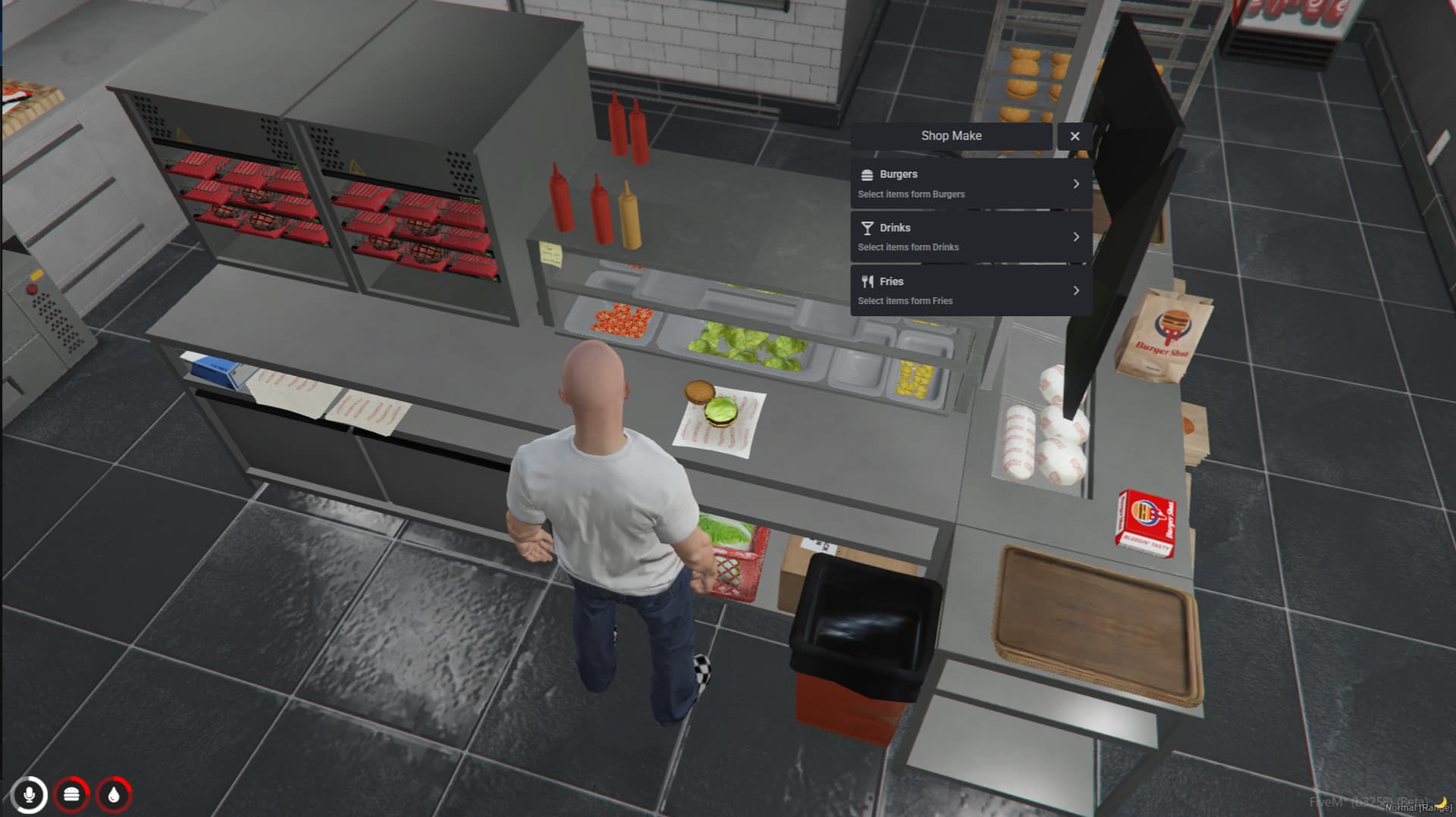Close the Shop Make dialog
Viewport: 1456px width, 817px height.
click(x=1075, y=136)
